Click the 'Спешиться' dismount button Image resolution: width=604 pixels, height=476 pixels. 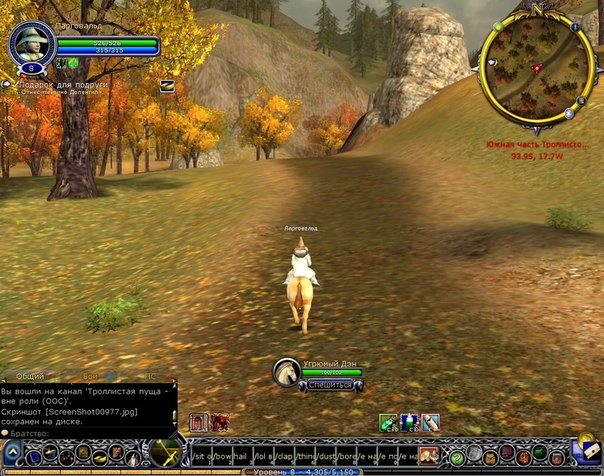[329, 384]
